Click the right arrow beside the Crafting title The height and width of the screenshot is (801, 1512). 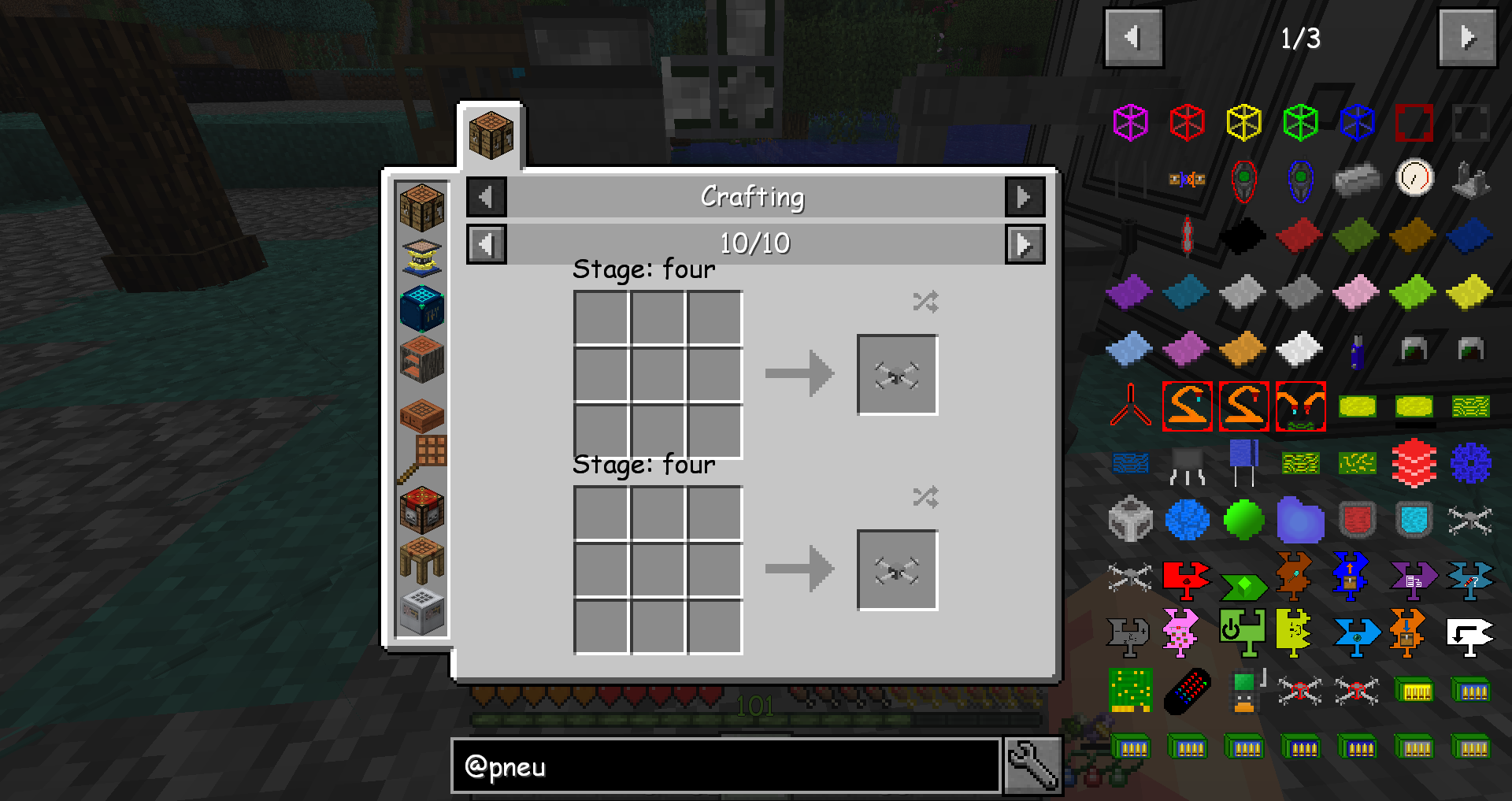(x=1025, y=197)
